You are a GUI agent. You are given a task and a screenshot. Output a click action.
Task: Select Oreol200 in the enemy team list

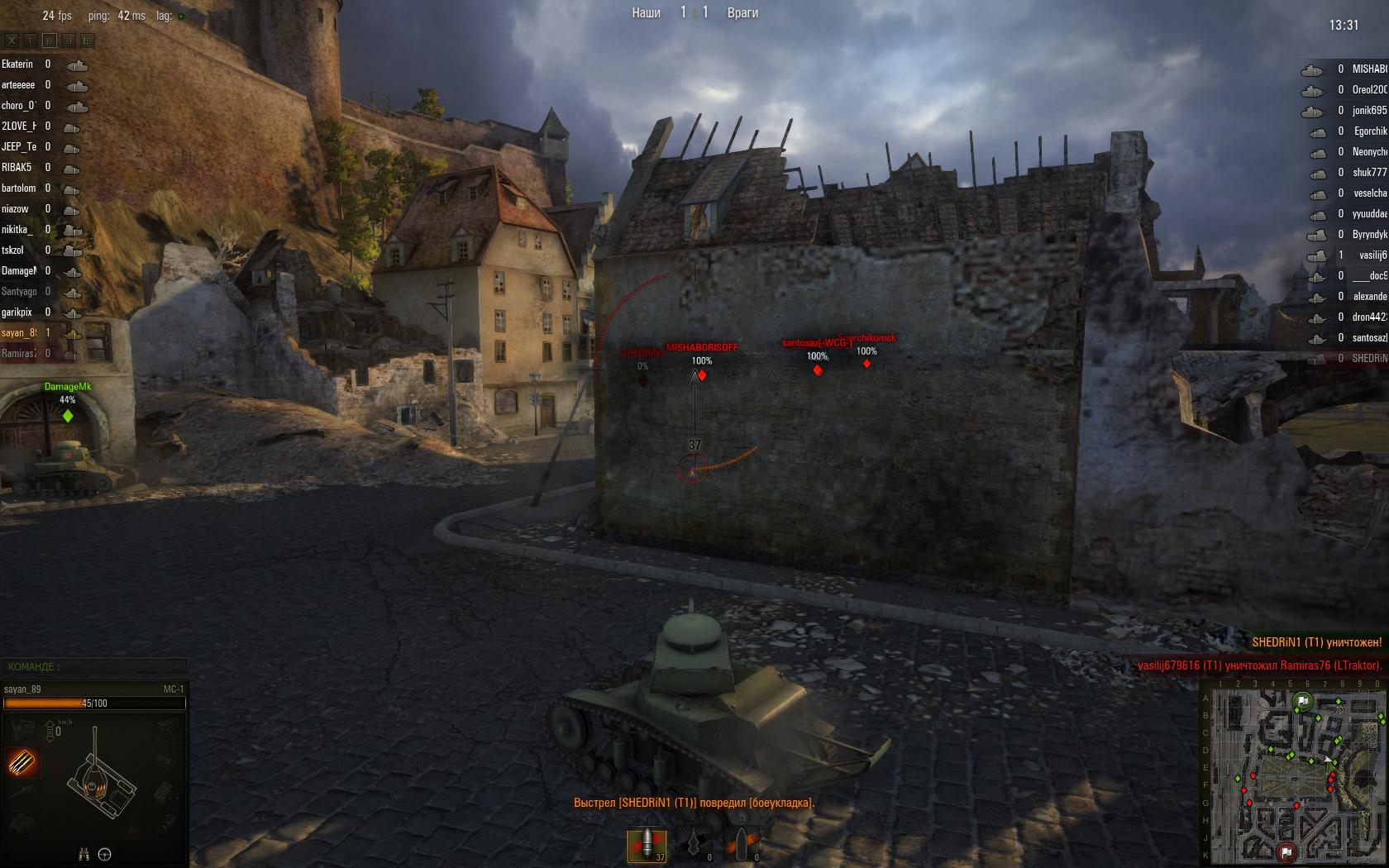pyautogui.click(x=1369, y=90)
